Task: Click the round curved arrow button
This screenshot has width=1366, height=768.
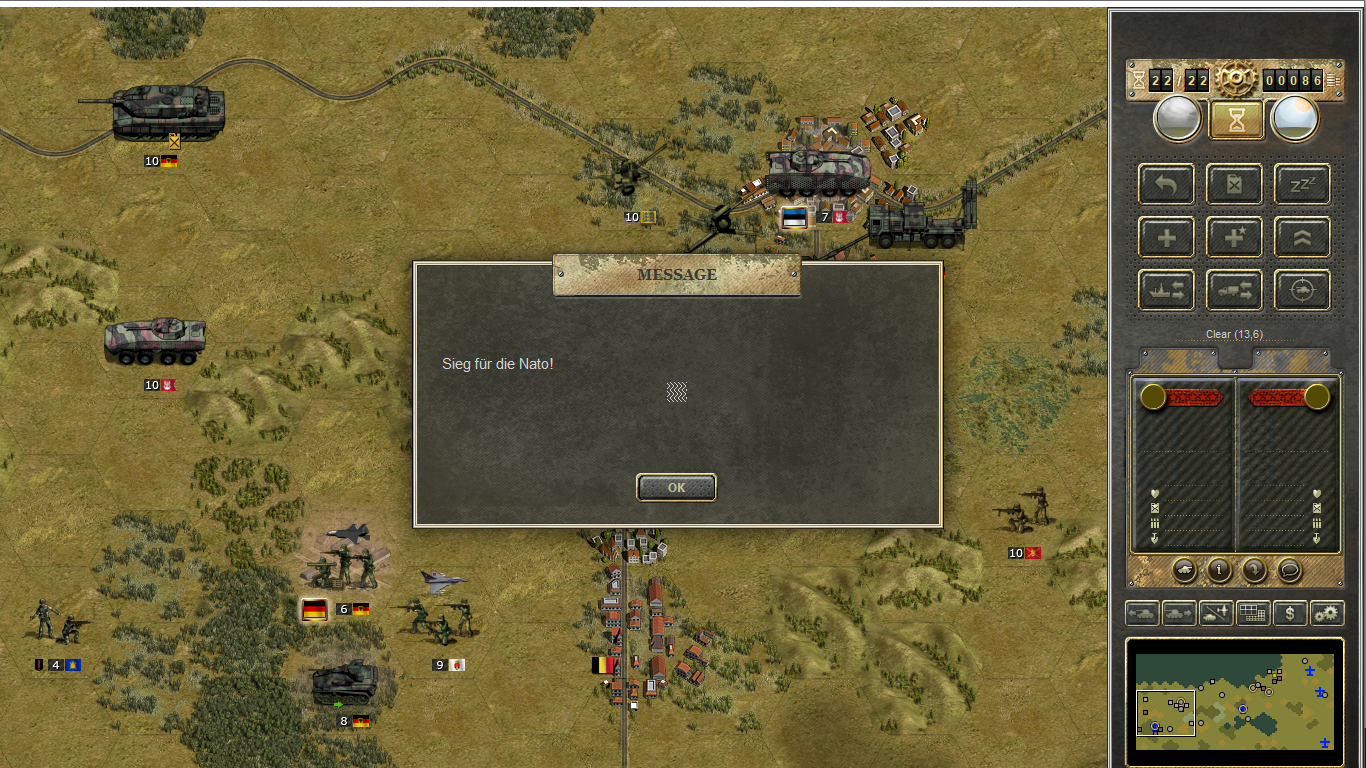Action: click(x=1254, y=570)
